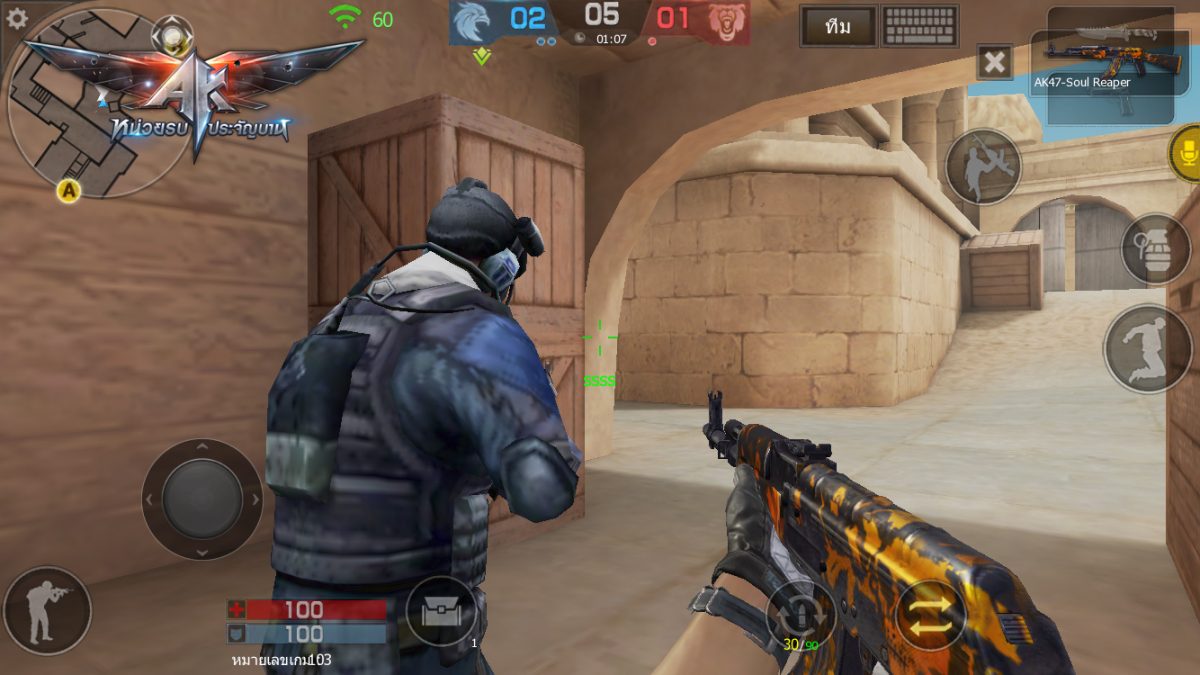Image resolution: width=1200 pixels, height=675 pixels.
Task: Reload the weapon with the ammo button
Action: [802, 613]
